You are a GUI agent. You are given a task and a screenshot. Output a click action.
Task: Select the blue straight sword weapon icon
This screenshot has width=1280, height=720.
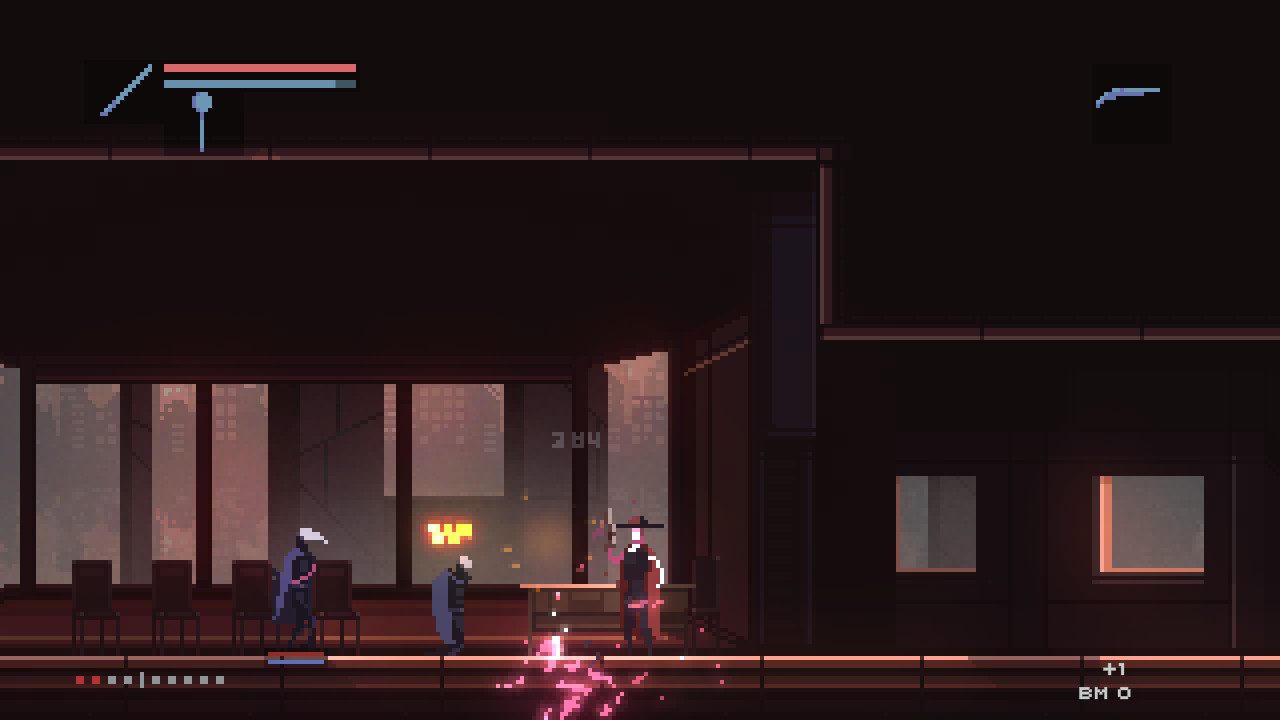point(125,91)
